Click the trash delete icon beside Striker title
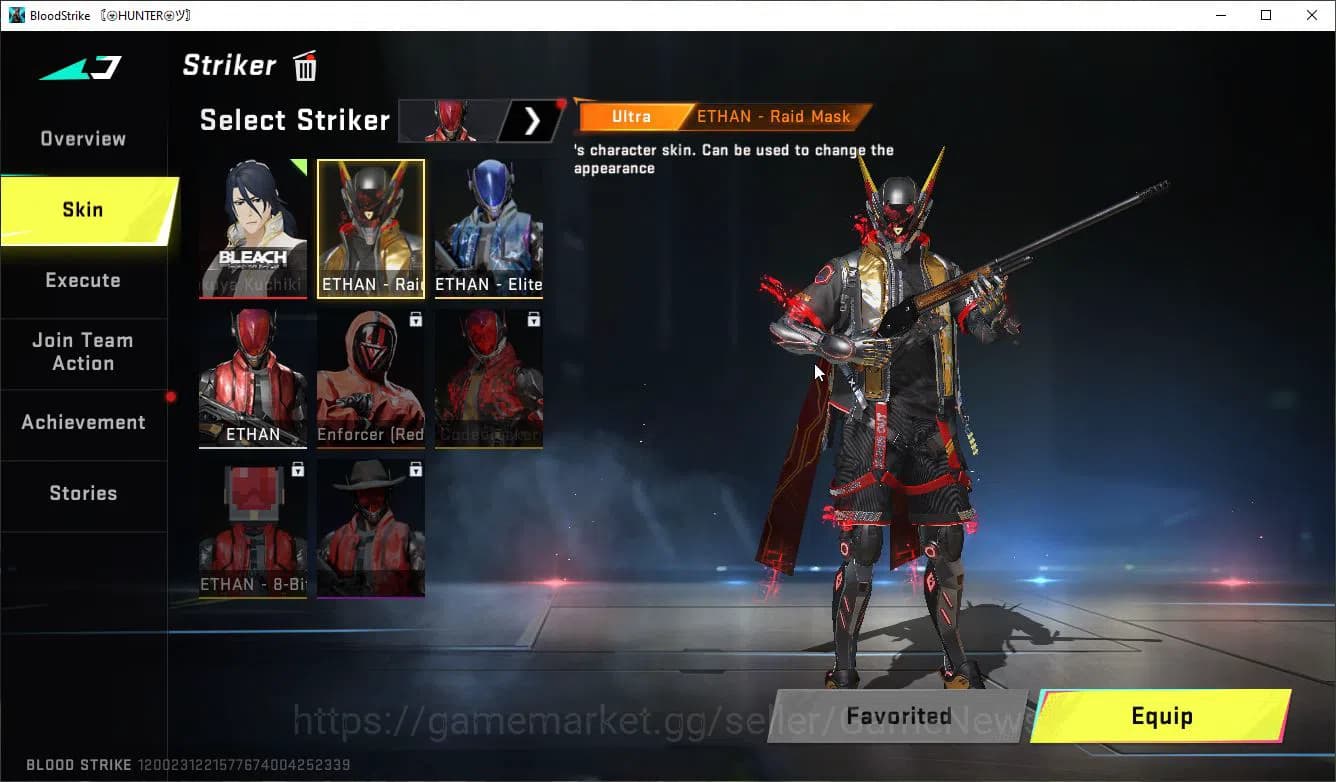The image size is (1336, 782). [304, 65]
